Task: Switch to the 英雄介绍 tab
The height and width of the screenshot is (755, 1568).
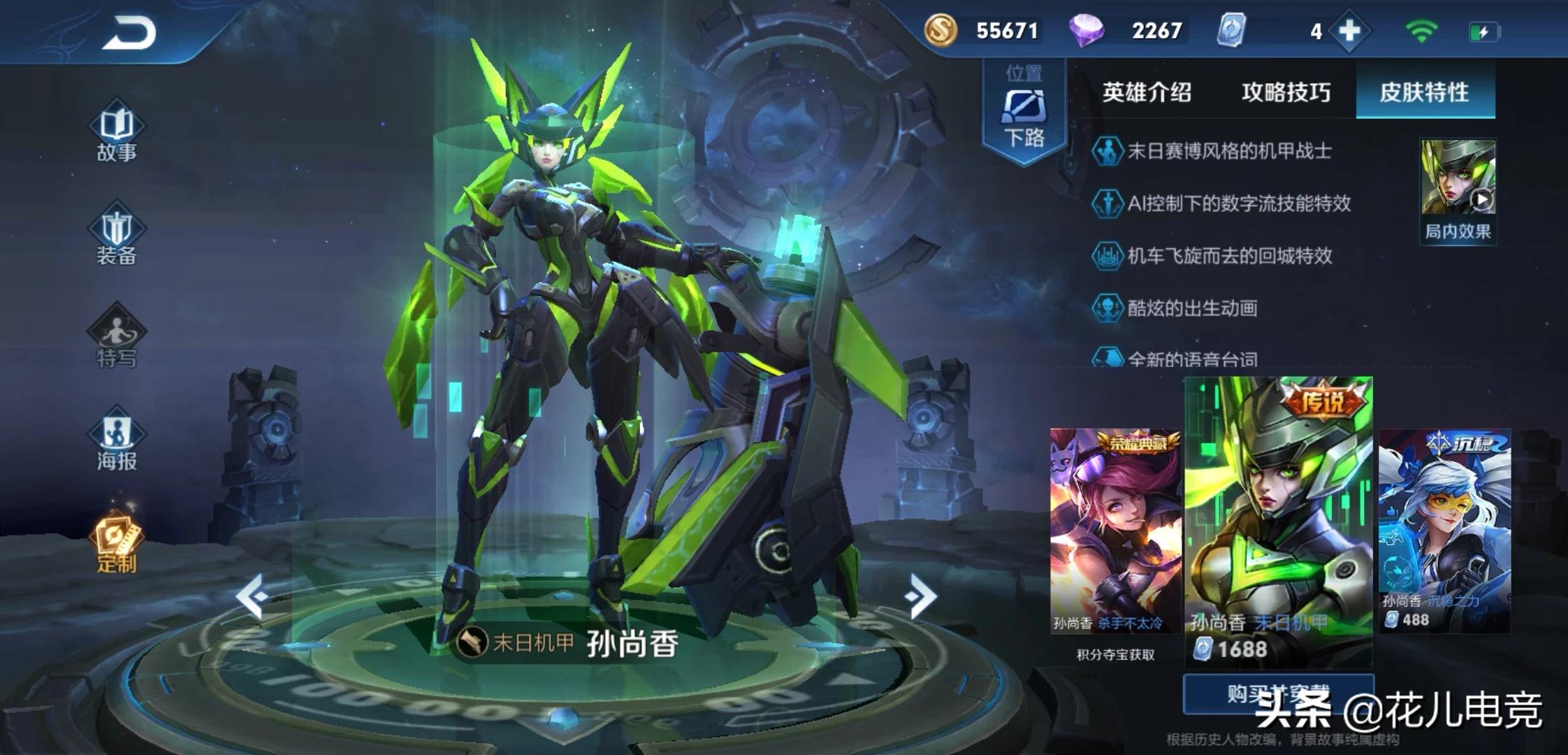Action: coord(1146,92)
